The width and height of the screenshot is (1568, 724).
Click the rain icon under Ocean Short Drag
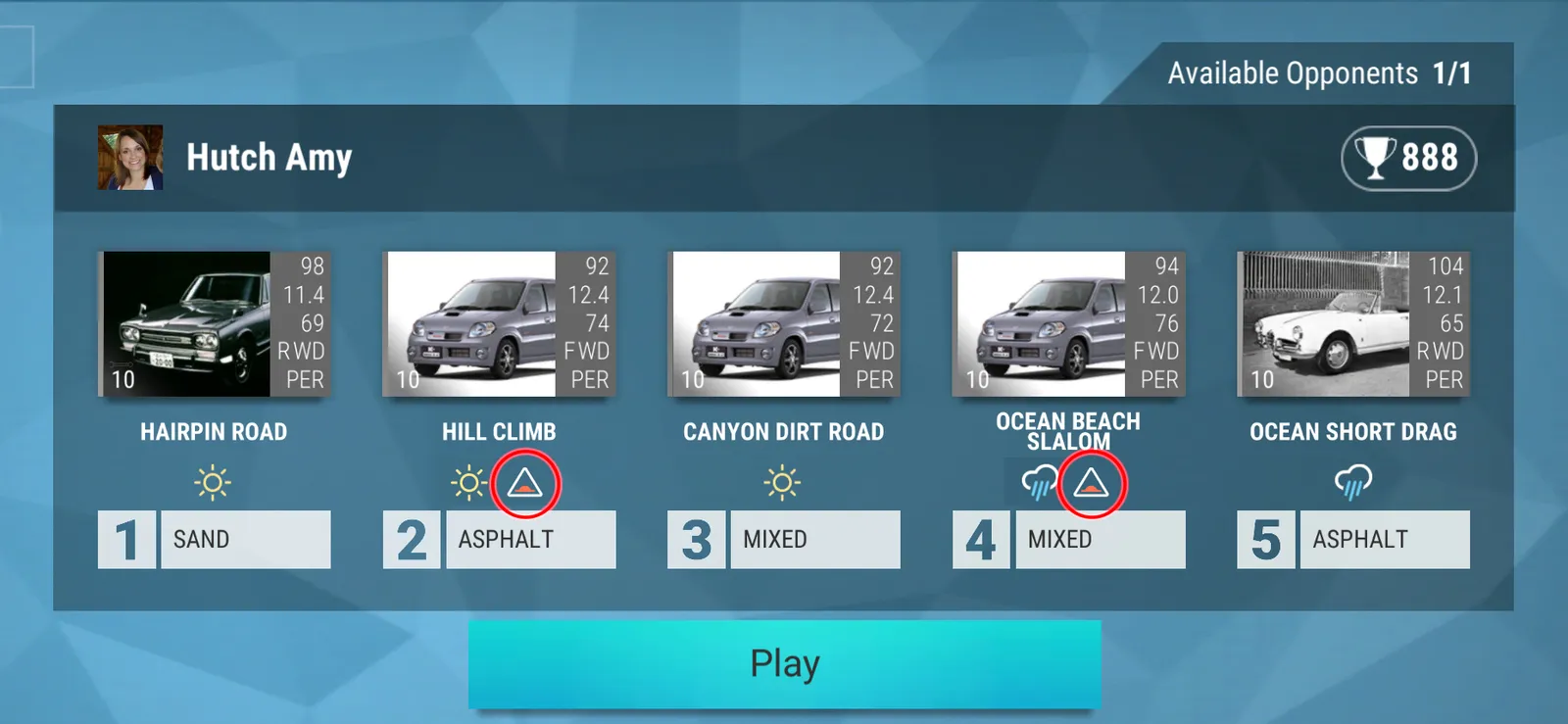[x=1353, y=482]
